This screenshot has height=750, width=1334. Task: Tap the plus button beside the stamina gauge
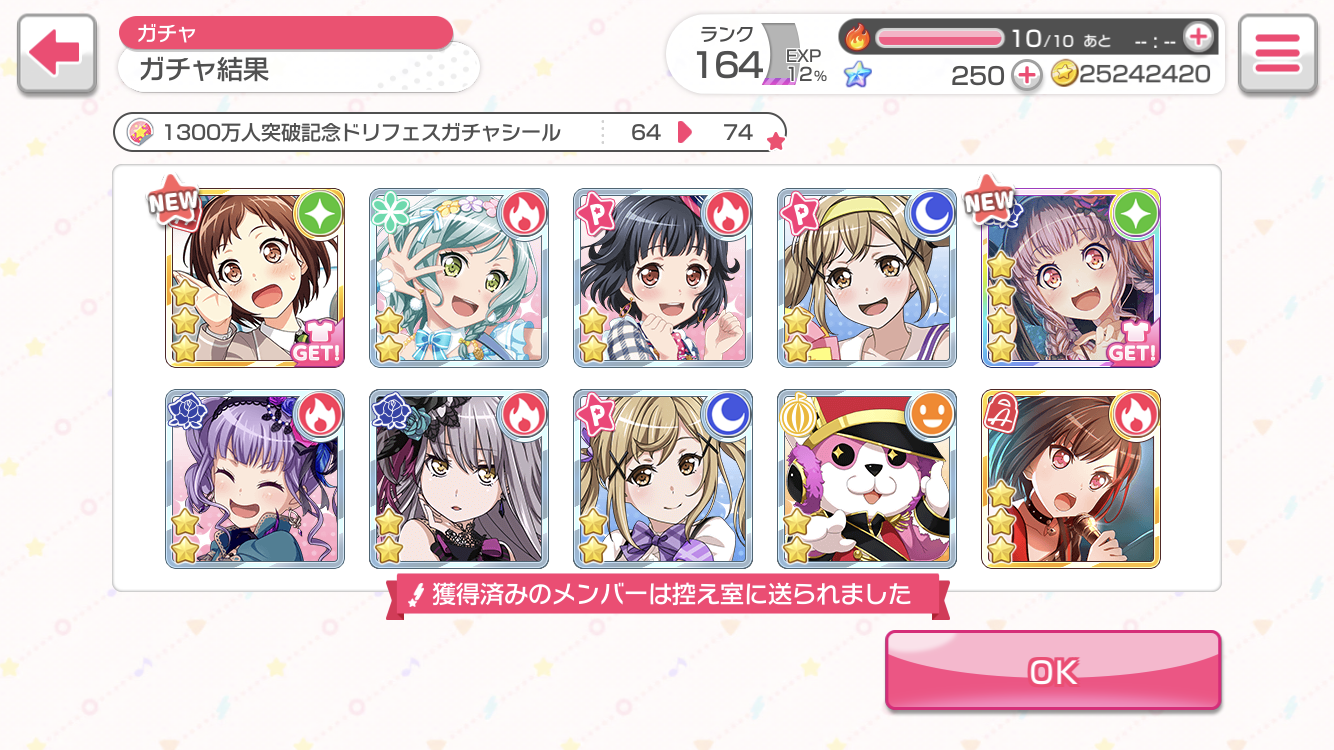tap(1197, 38)
